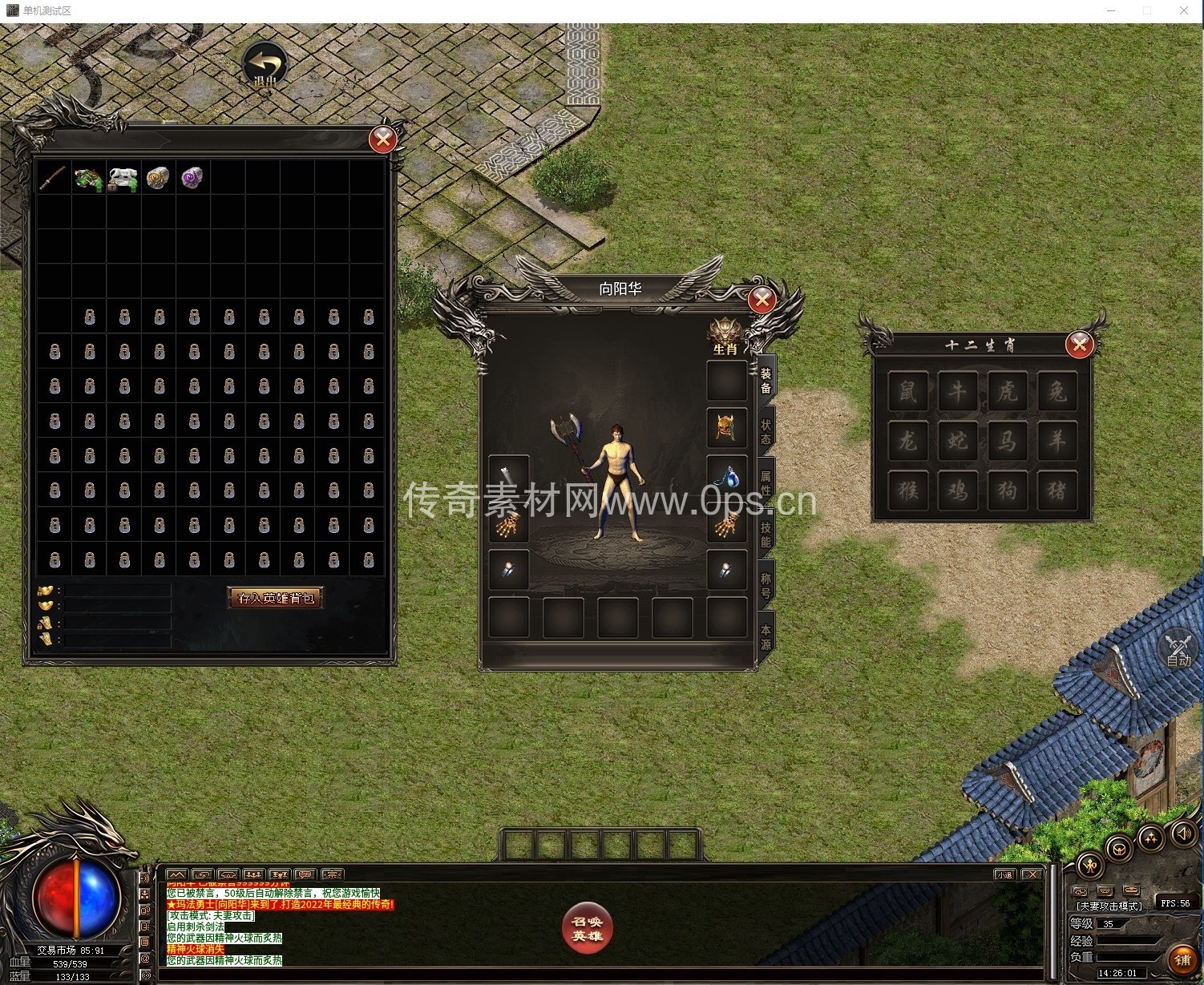Screen dimensions: 1204x985
Task: Select the 龙 zodiac tile
Action: pos(907,440)
